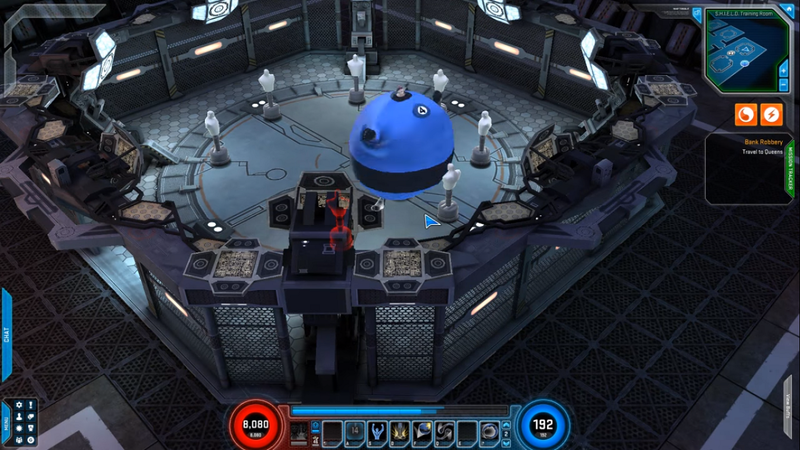Use the blue raised-arms figure ability
Viewport: 800px width, 450px height.
[x=377, y=432]
